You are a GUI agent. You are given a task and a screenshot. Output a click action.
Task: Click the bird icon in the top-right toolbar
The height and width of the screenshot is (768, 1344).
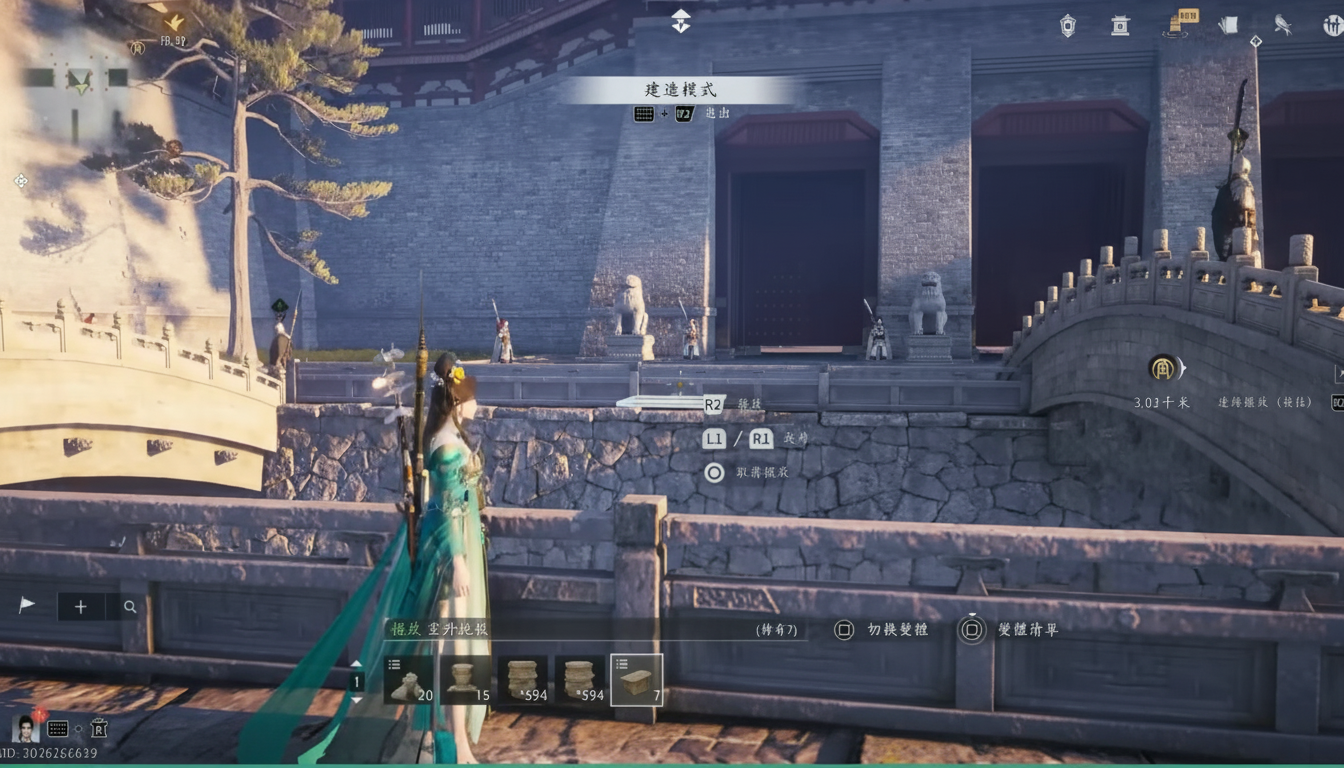click(x=1283, y=25)
